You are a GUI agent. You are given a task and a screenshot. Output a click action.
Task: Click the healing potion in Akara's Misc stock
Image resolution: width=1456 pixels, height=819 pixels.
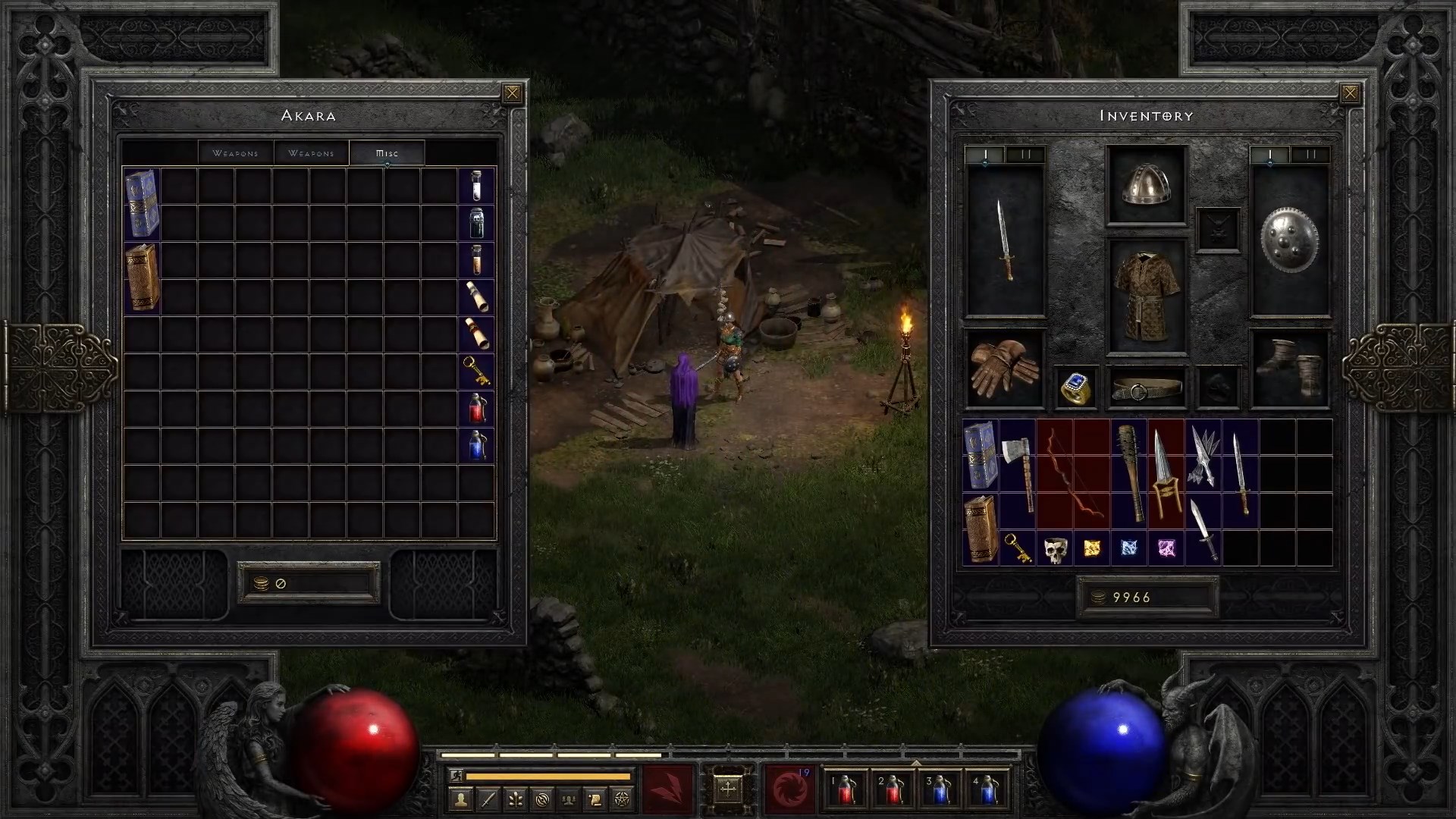(478, 409)
